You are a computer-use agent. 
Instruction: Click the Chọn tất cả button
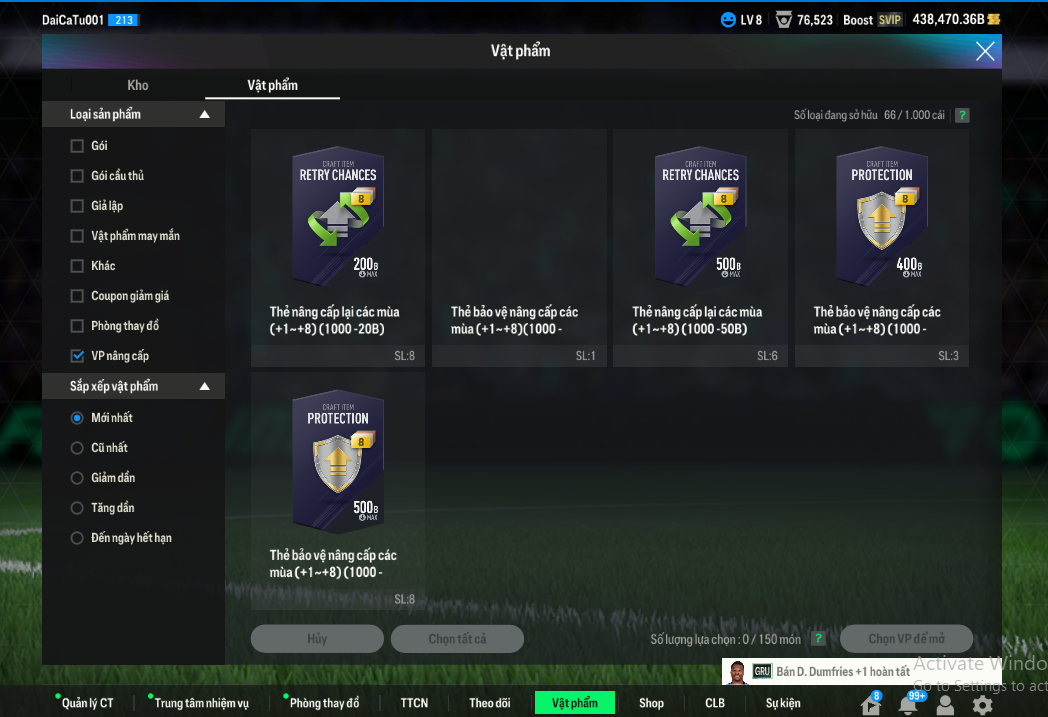[457, 639]
